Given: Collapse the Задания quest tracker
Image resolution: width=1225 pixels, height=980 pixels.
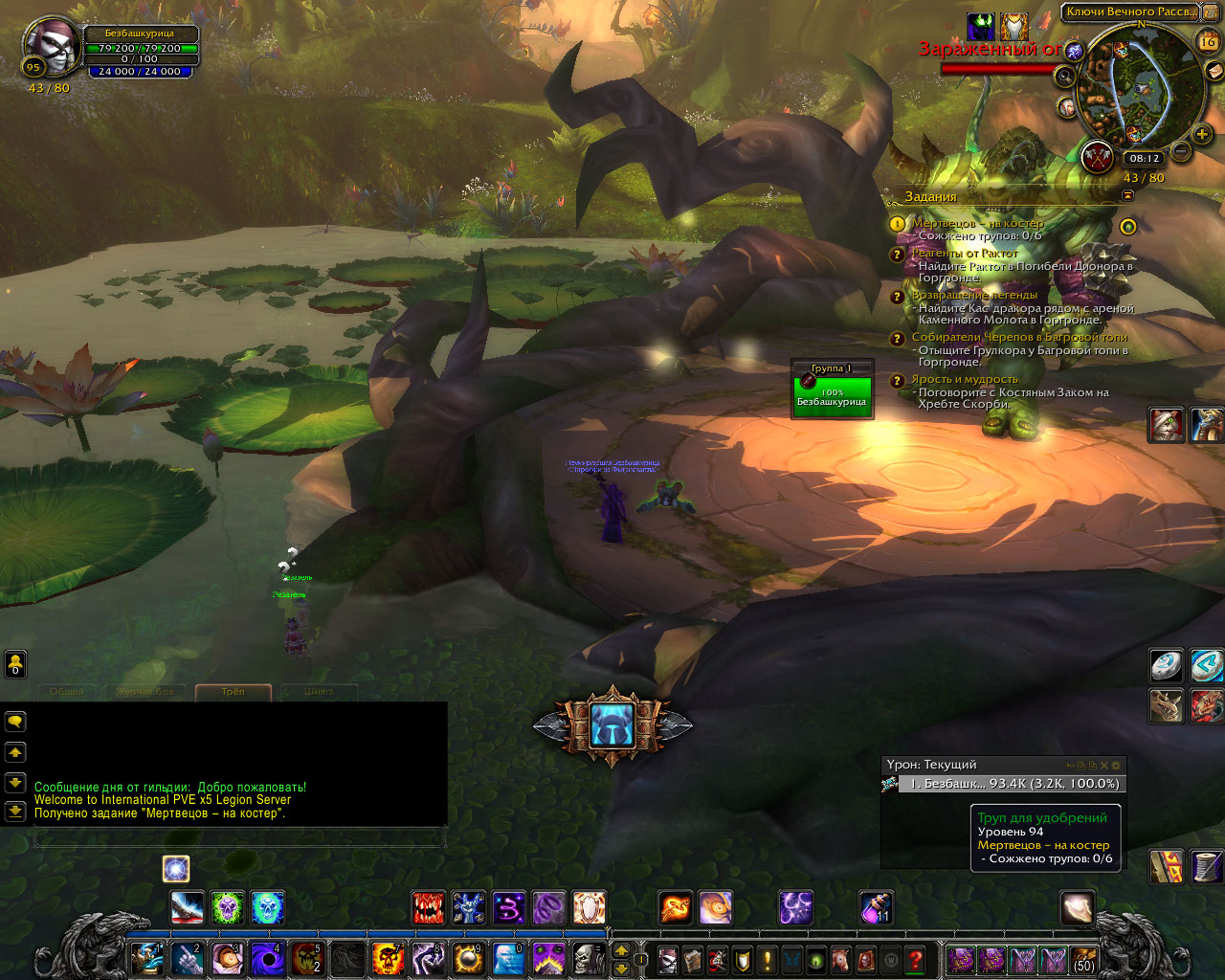Looking at the screenshot, I should tap(1127, 195).
